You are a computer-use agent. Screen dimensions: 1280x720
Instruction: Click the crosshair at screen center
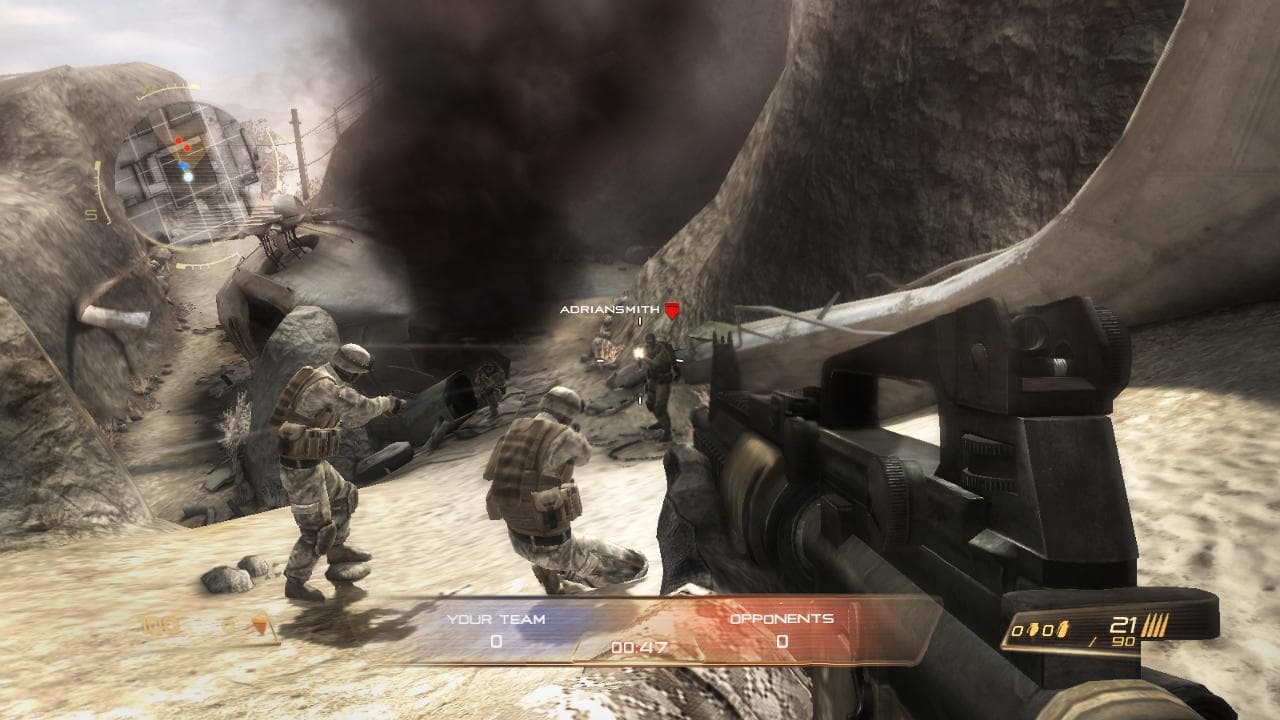[640, 360]
